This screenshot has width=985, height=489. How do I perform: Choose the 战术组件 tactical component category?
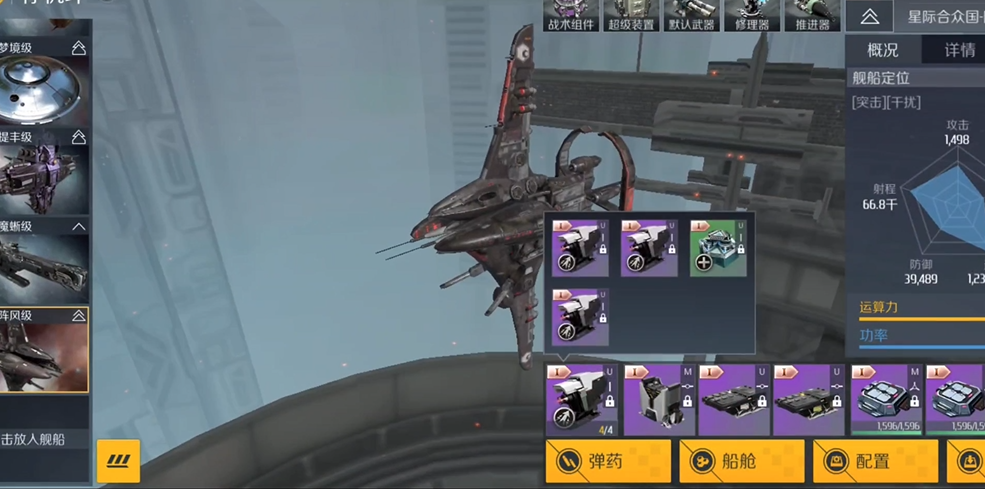571,16
